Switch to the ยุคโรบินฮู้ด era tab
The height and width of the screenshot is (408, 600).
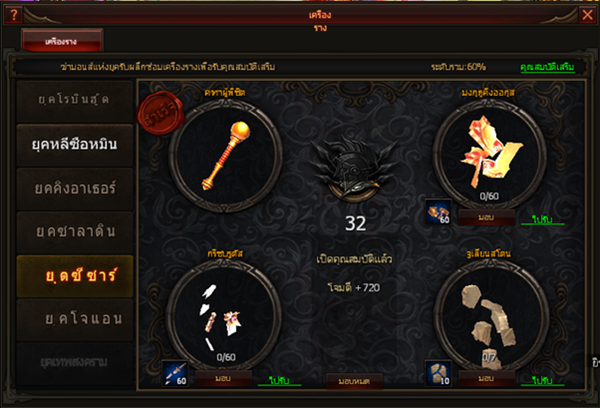[73, 100]
